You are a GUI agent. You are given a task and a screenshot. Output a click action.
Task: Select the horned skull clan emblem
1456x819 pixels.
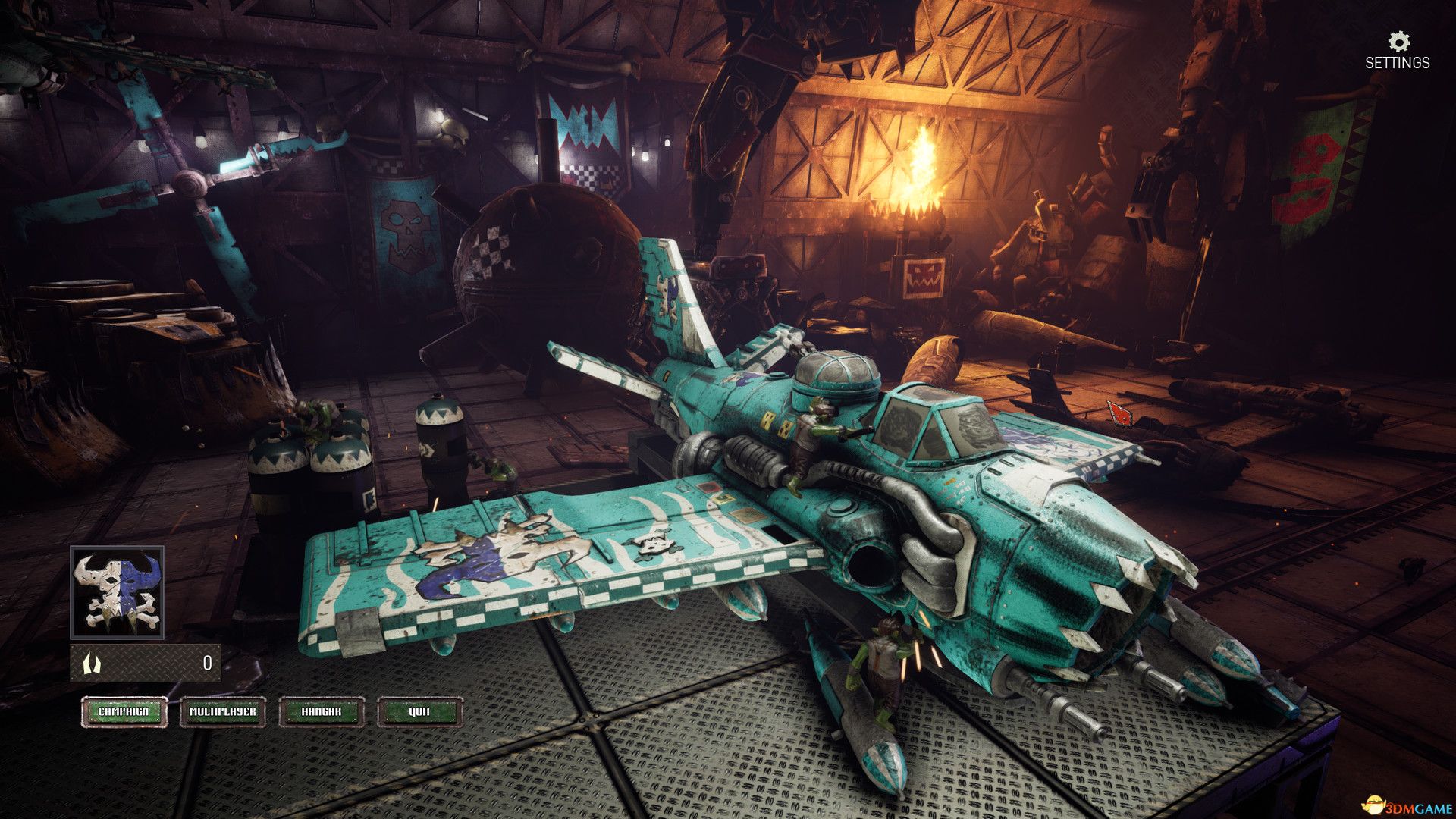117,592
